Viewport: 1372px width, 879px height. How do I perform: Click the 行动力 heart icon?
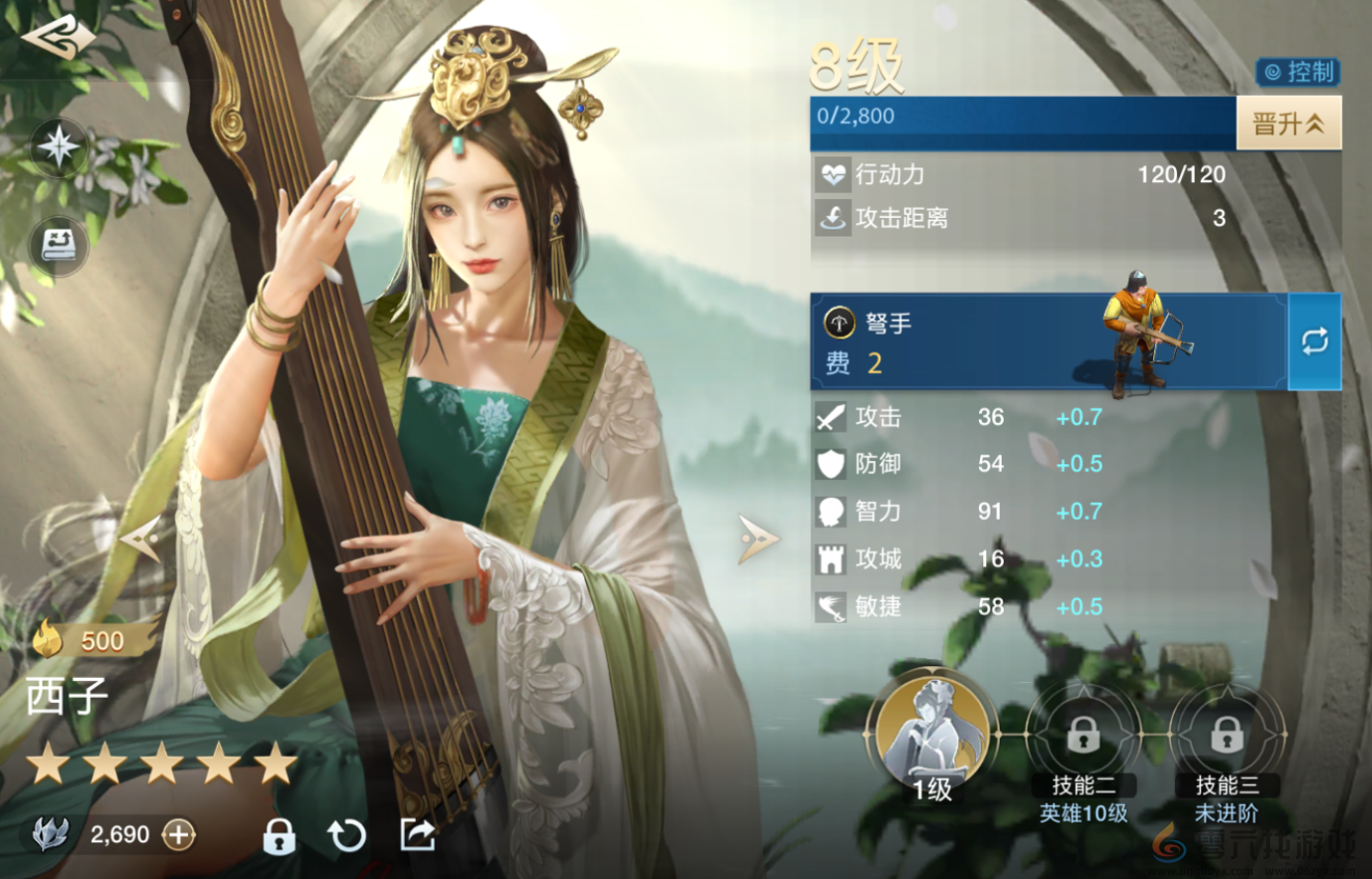(x=834, y=174)
